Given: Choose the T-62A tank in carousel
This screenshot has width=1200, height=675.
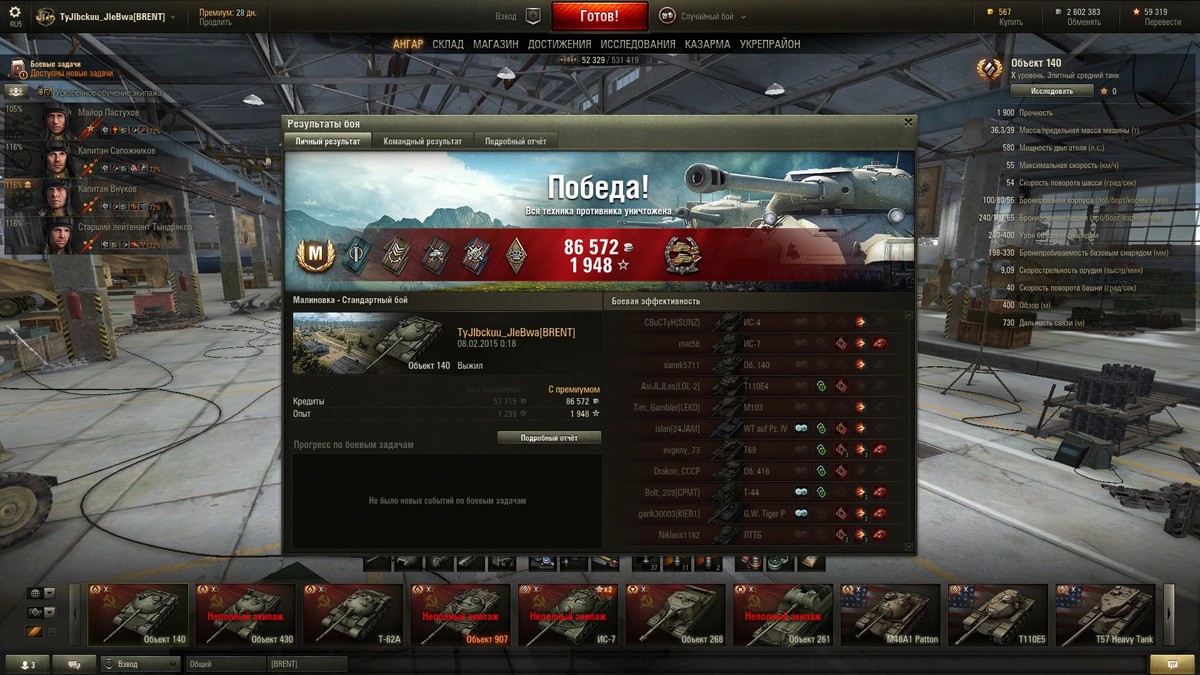Looking at the screenshot, I should pos(352,614).
